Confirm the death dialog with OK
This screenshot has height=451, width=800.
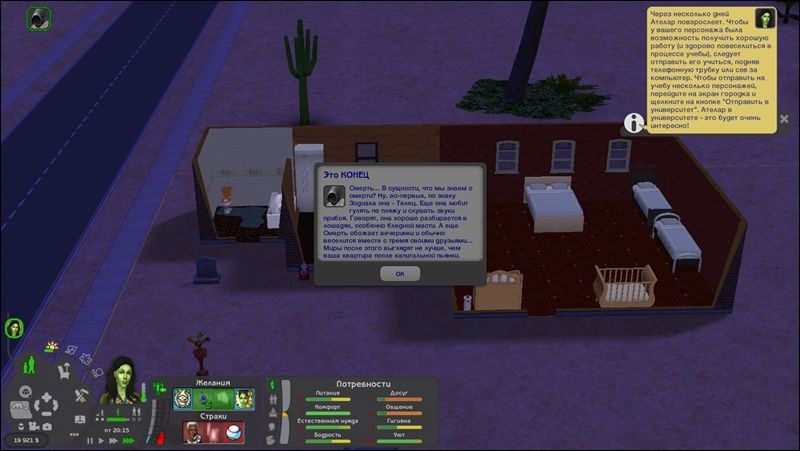click(x=400, y=273)
